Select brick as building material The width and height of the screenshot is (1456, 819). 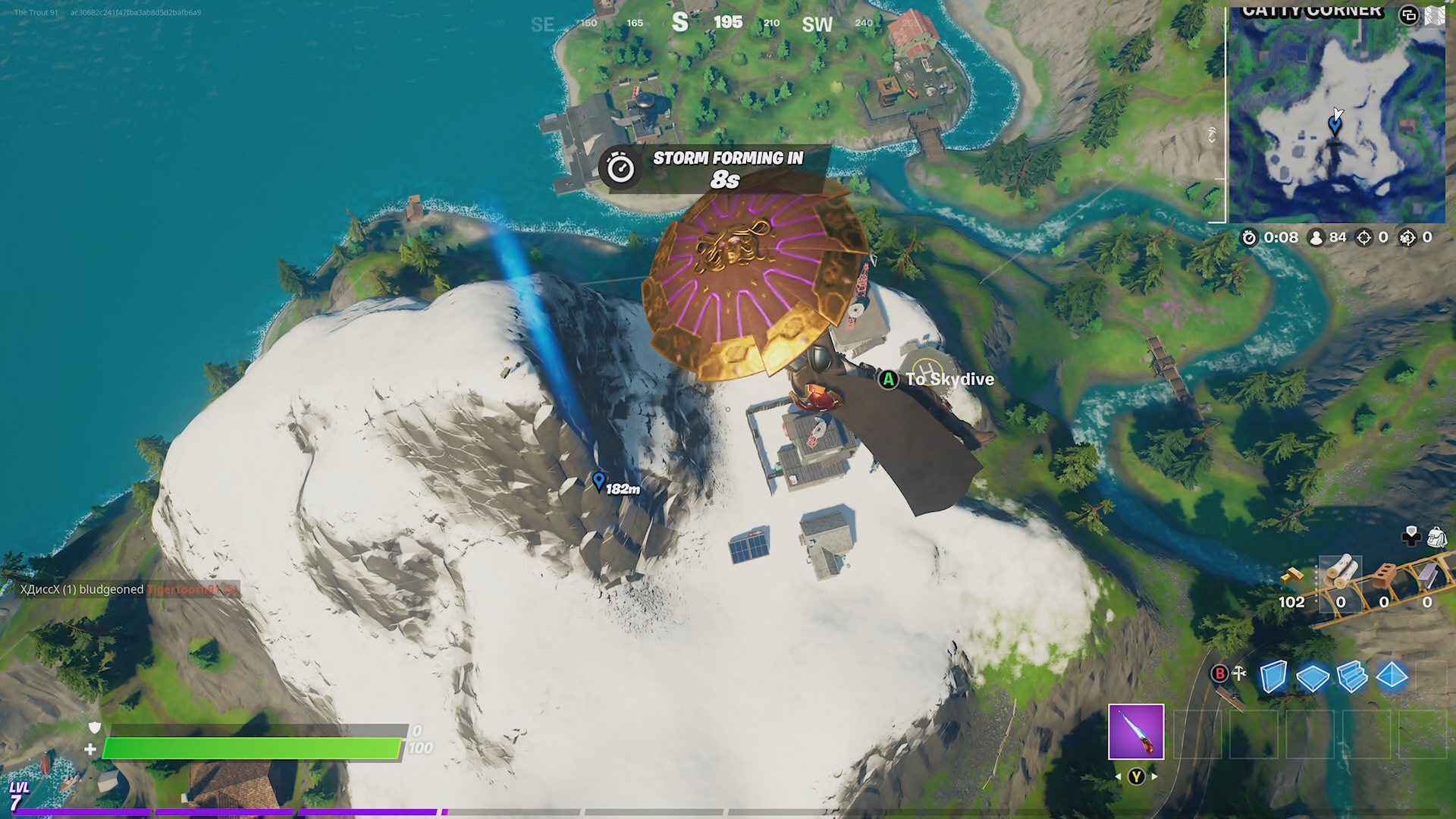tap(1384, 574)
